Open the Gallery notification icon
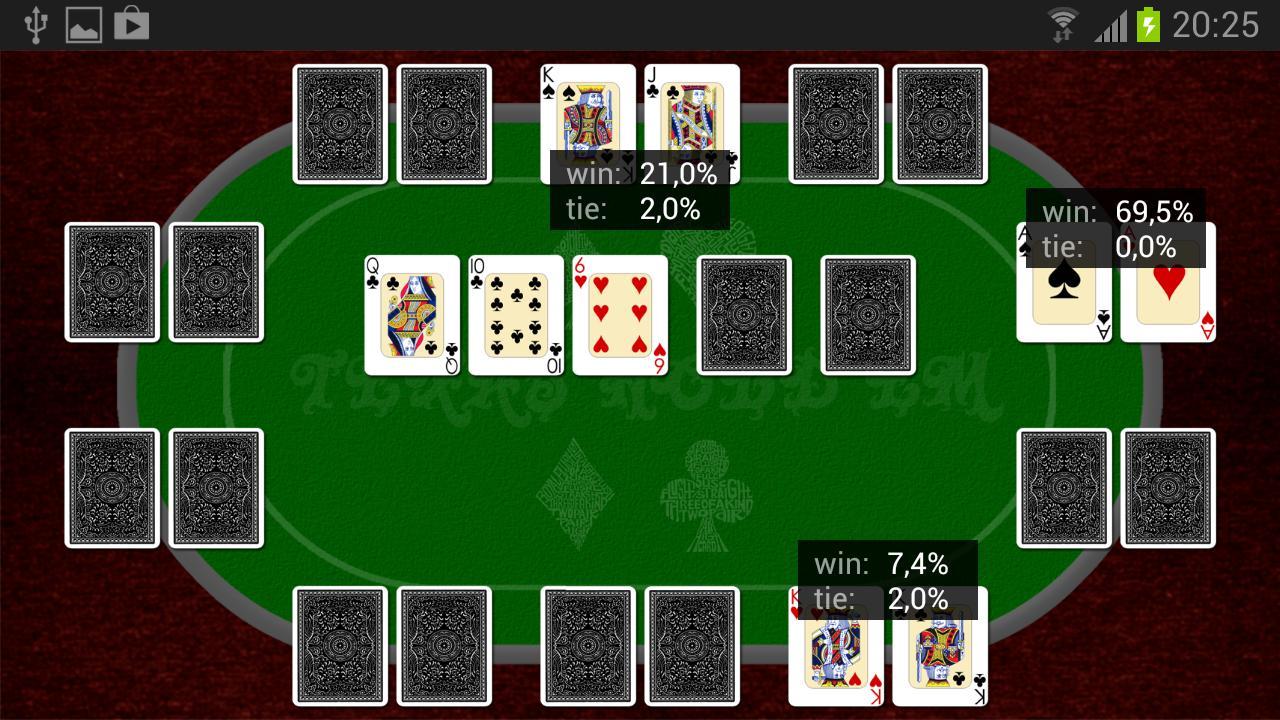The image size is (1280, 720). tap(83, 26)
